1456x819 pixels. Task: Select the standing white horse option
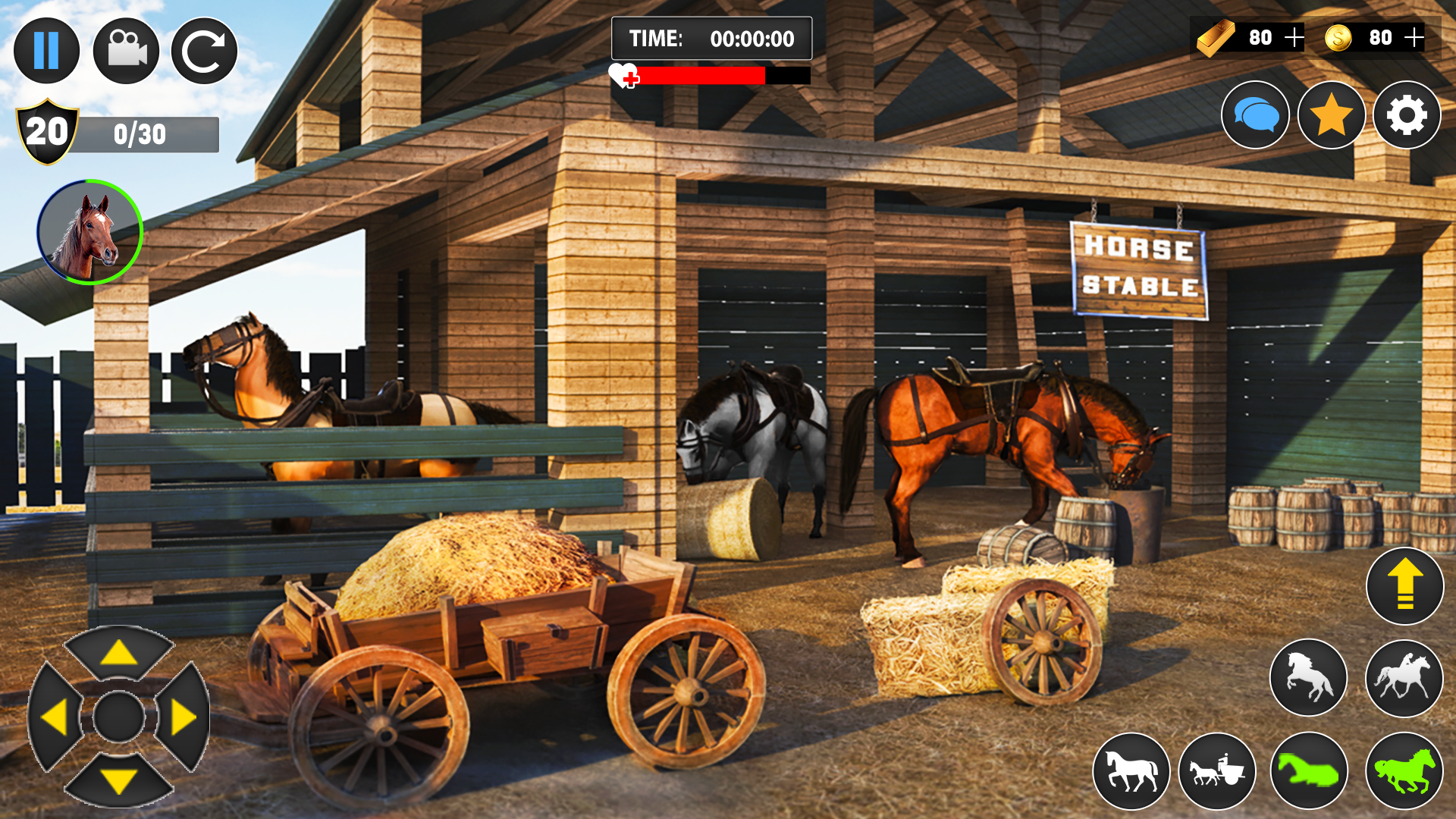point(1130,770)
